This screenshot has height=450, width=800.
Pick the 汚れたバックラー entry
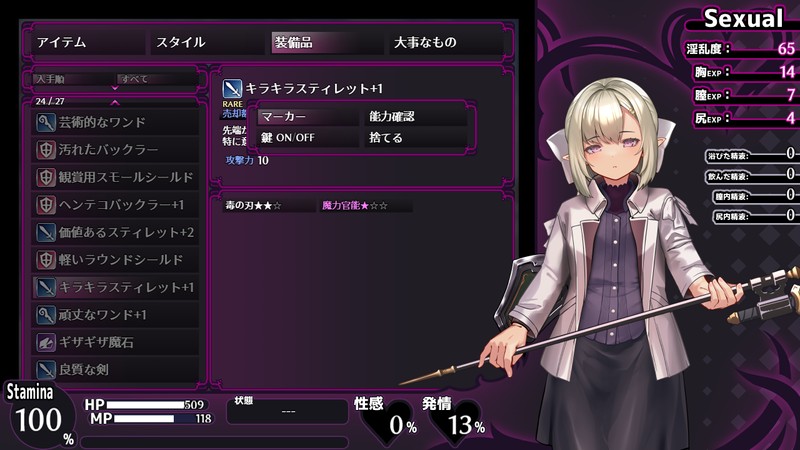117,149
